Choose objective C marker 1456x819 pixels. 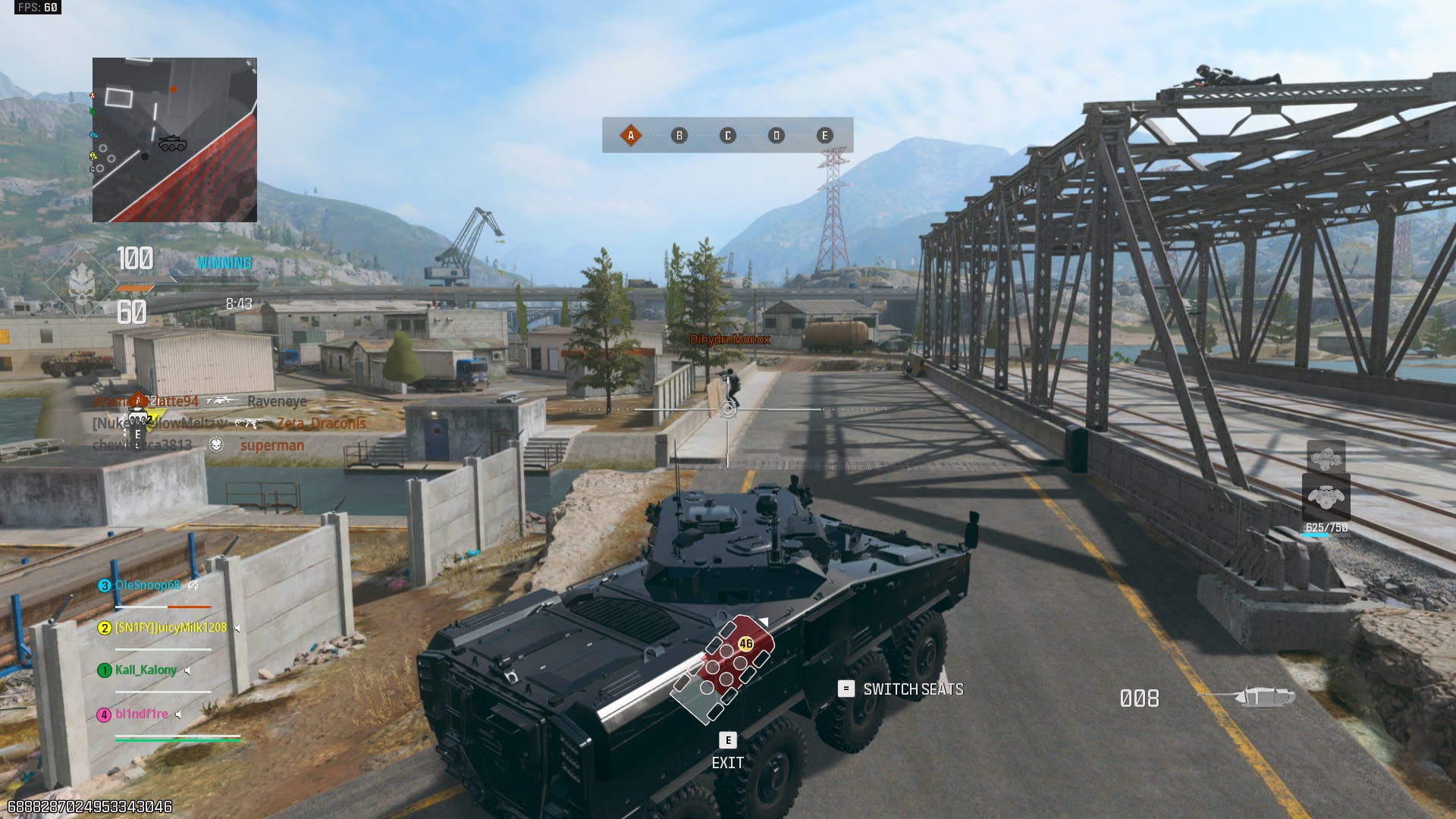(x=728, y=136)
